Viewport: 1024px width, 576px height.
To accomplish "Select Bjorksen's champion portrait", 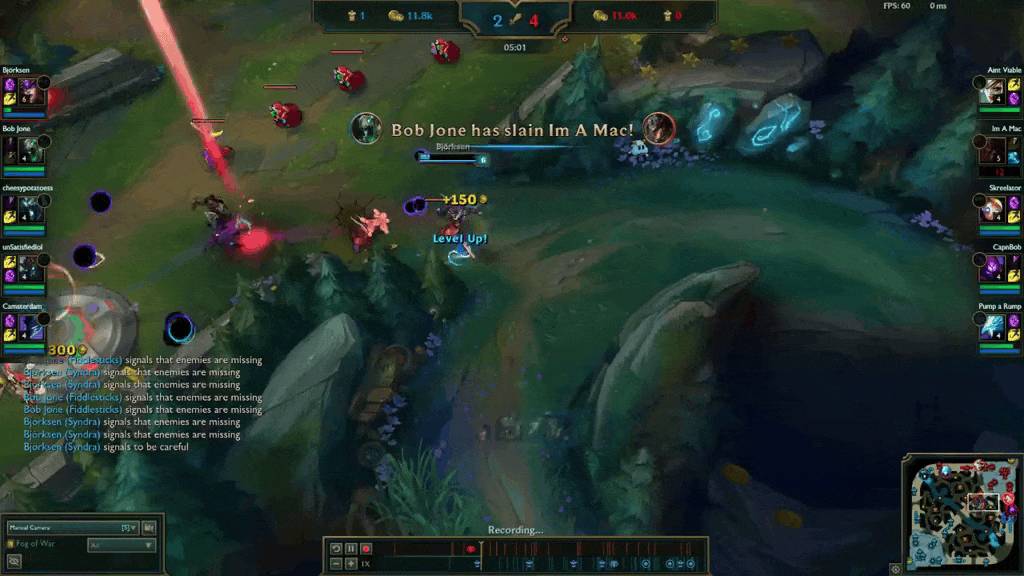I will 30,93.
